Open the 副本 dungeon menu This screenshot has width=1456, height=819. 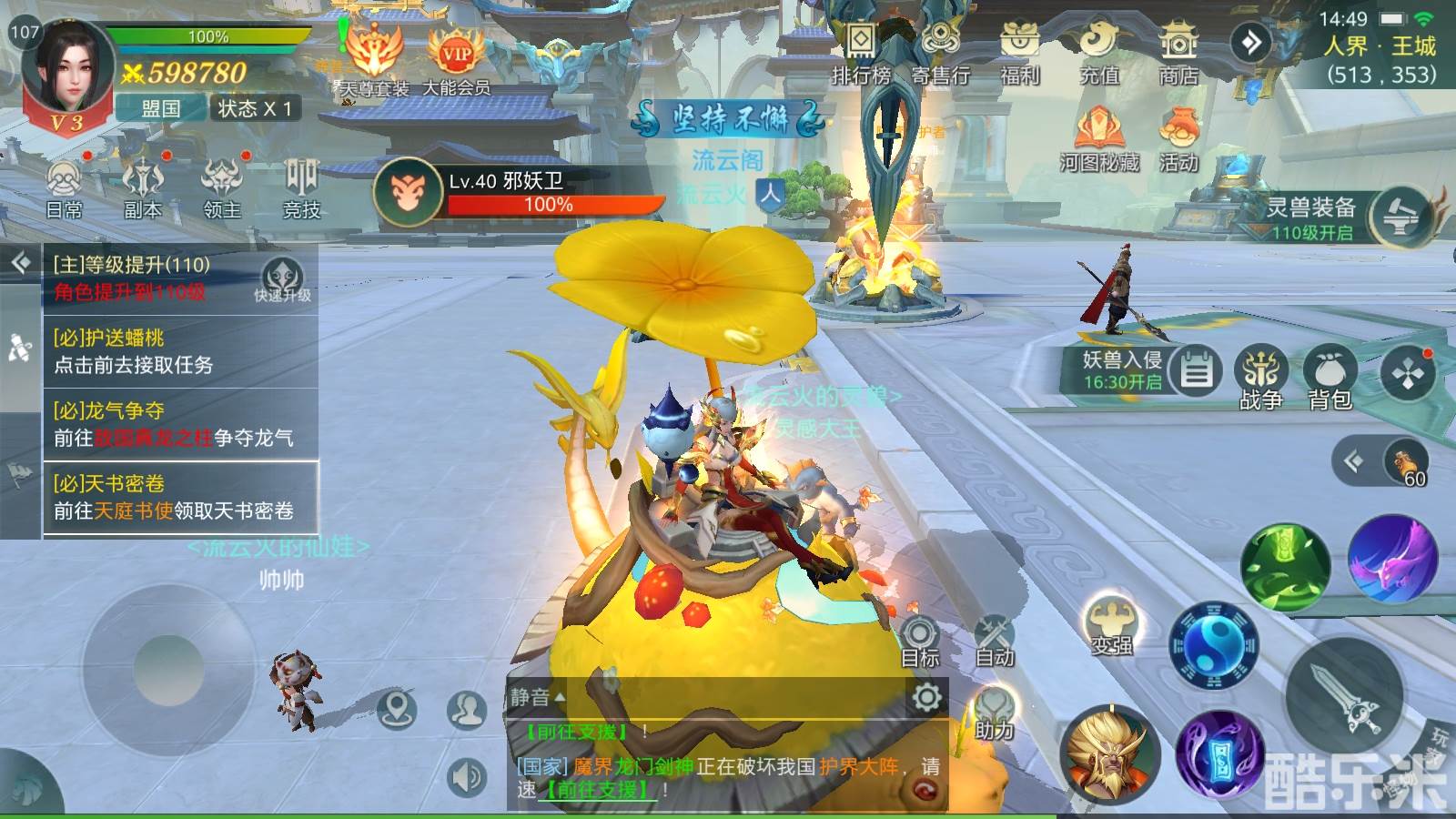pos(143,188)
